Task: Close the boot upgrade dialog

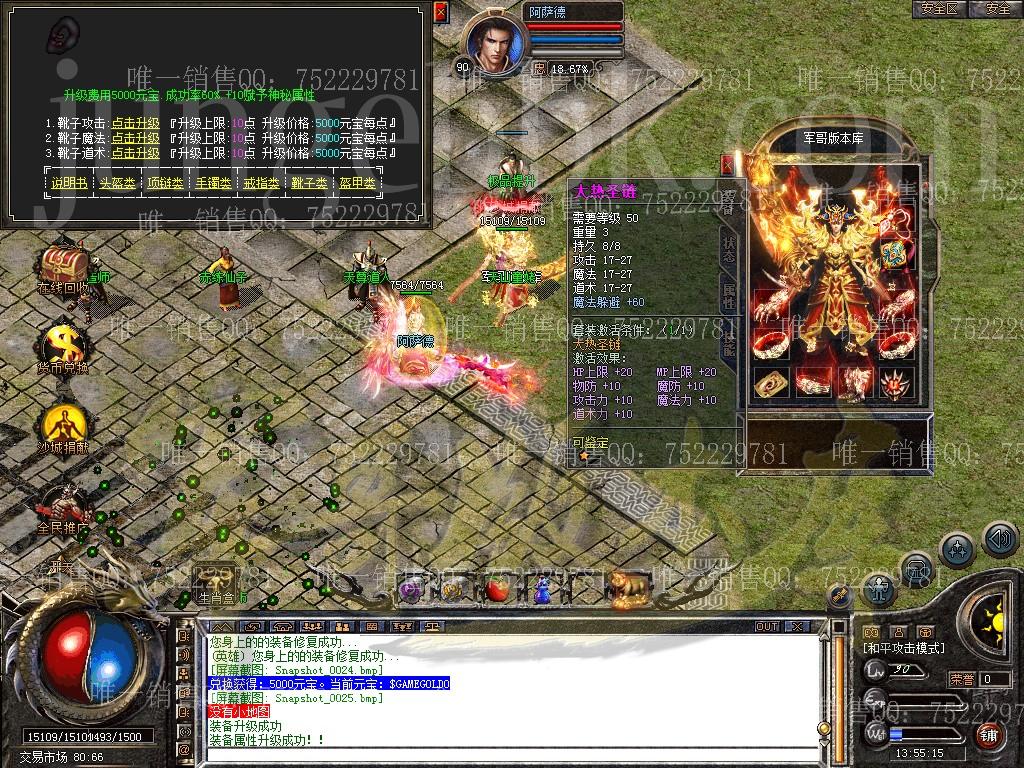Action: (441, 12)
